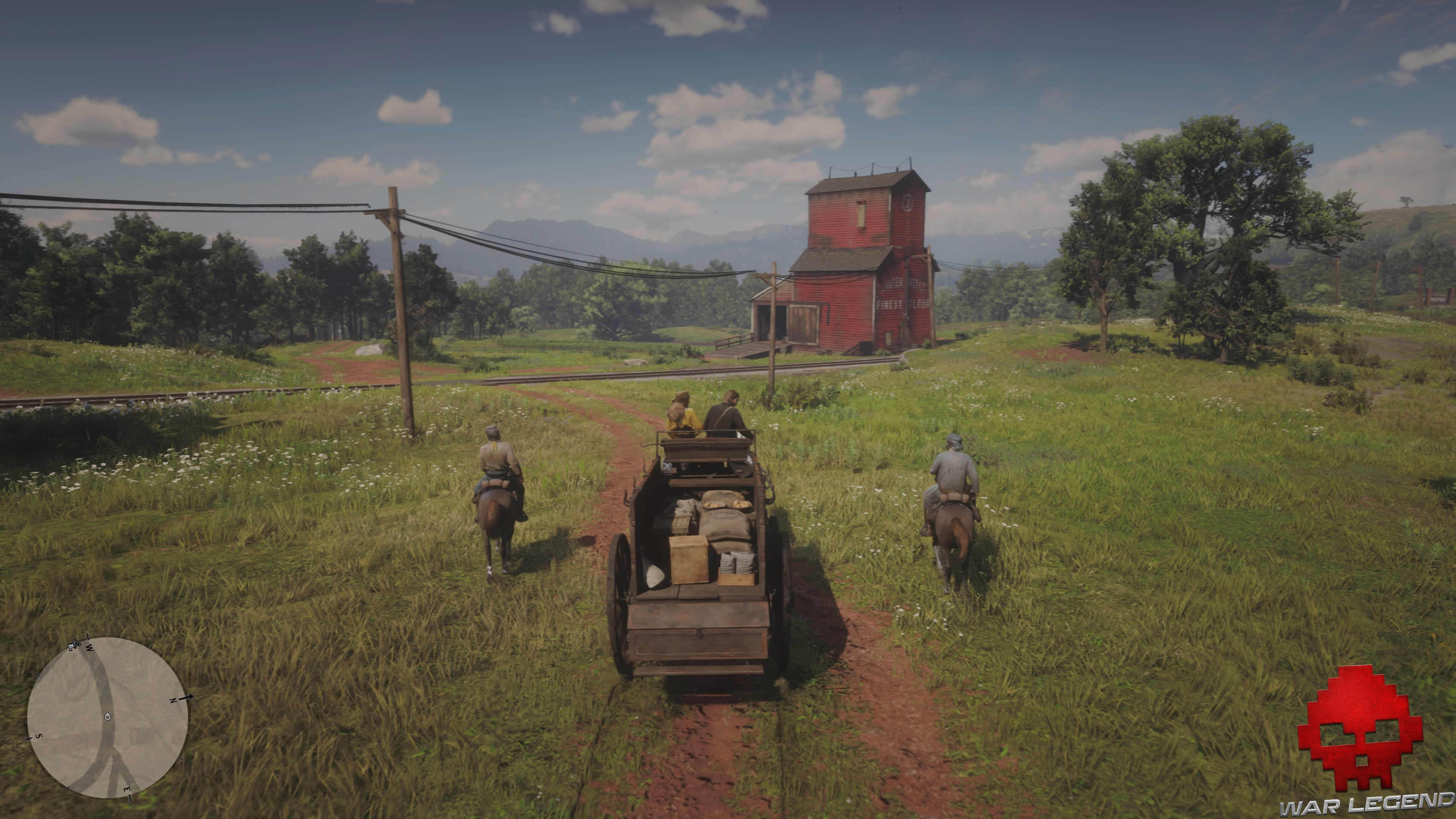Click the E letter on the minimap
The width and height of the screenshot is (1456, 819).
(128, 789)
